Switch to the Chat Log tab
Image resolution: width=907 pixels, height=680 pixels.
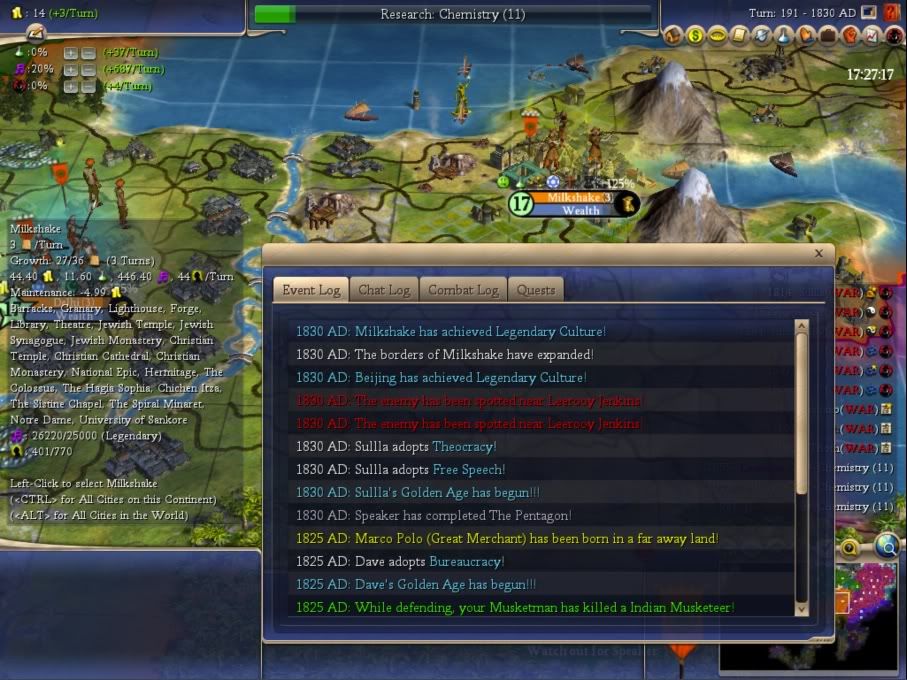(384, 290)
